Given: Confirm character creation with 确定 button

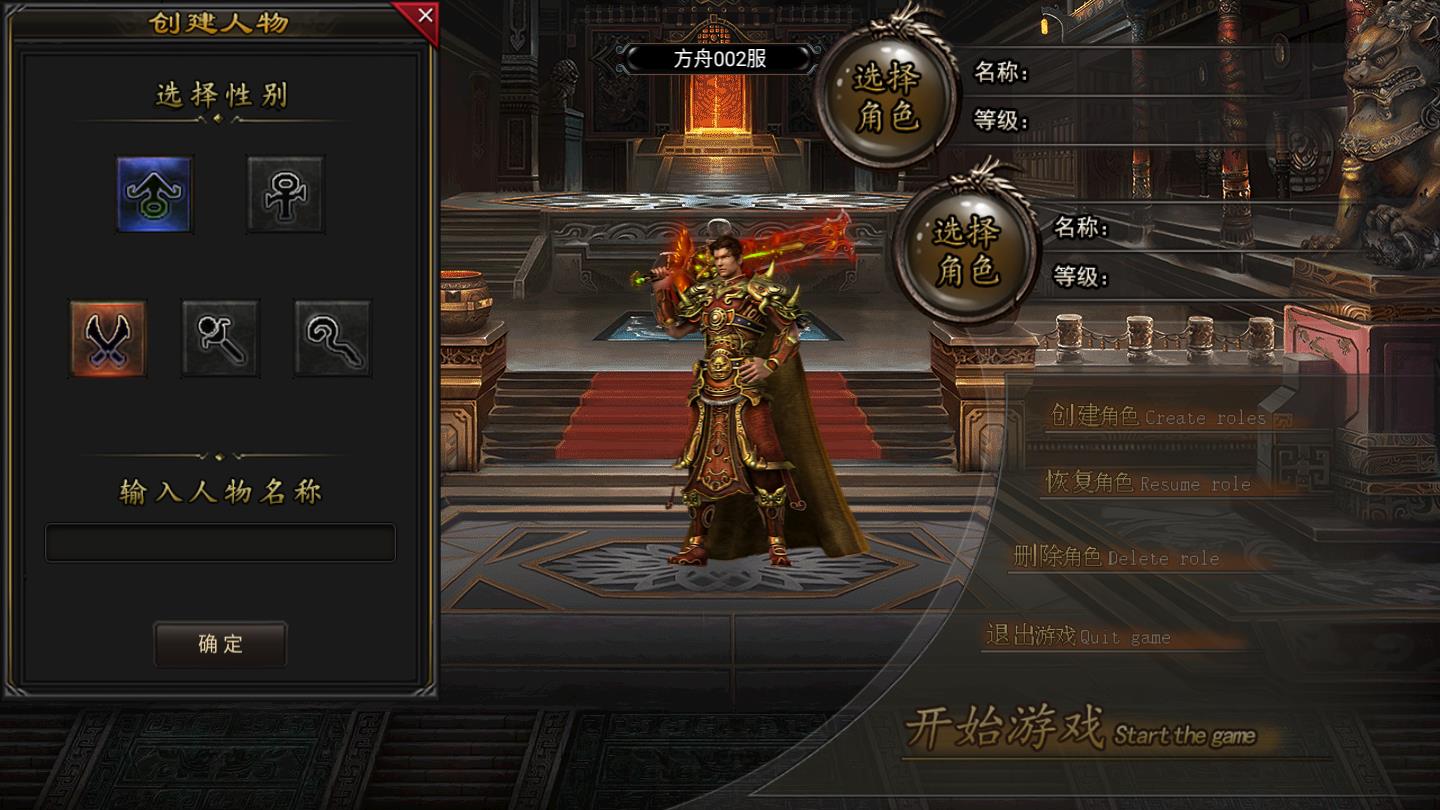Looking at the screenshot, I should [x=220, y=644].
